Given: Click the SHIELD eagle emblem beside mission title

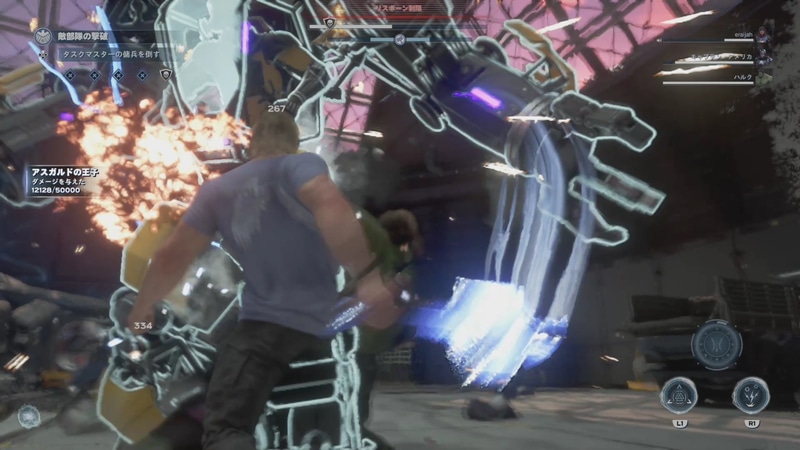Looking at the screenshot, I should (x=42, y=35).
